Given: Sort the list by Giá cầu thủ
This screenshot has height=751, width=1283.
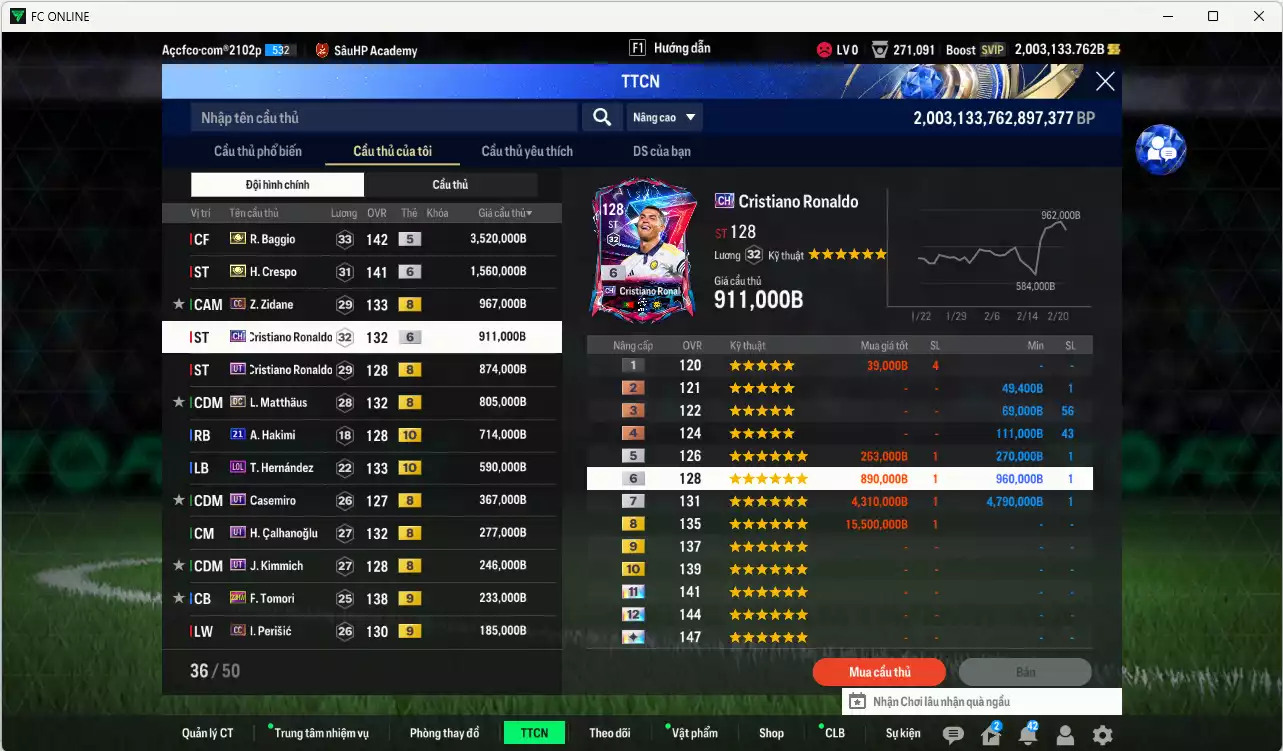Looking at the screenshot, I should 505,213.
